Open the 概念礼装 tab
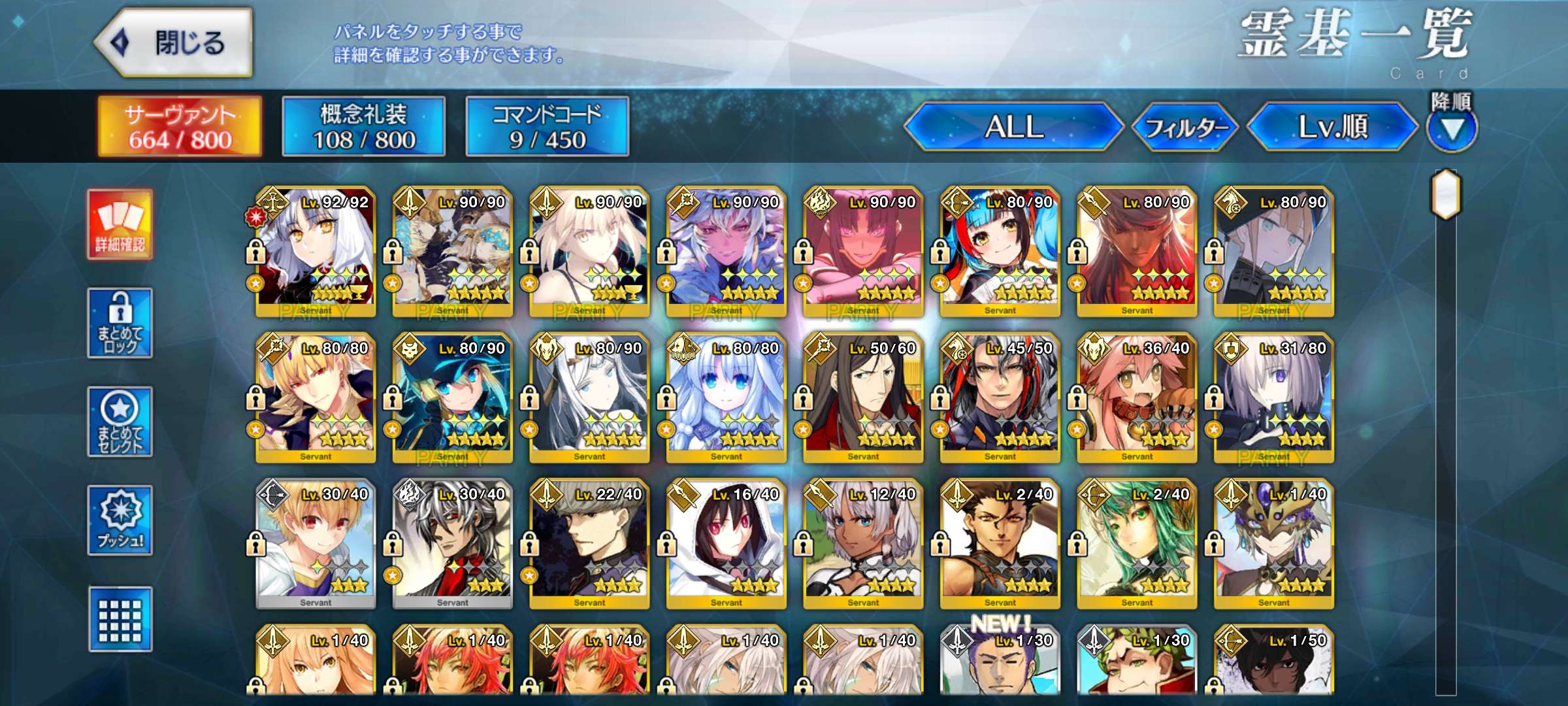 [x=363, y=126]
